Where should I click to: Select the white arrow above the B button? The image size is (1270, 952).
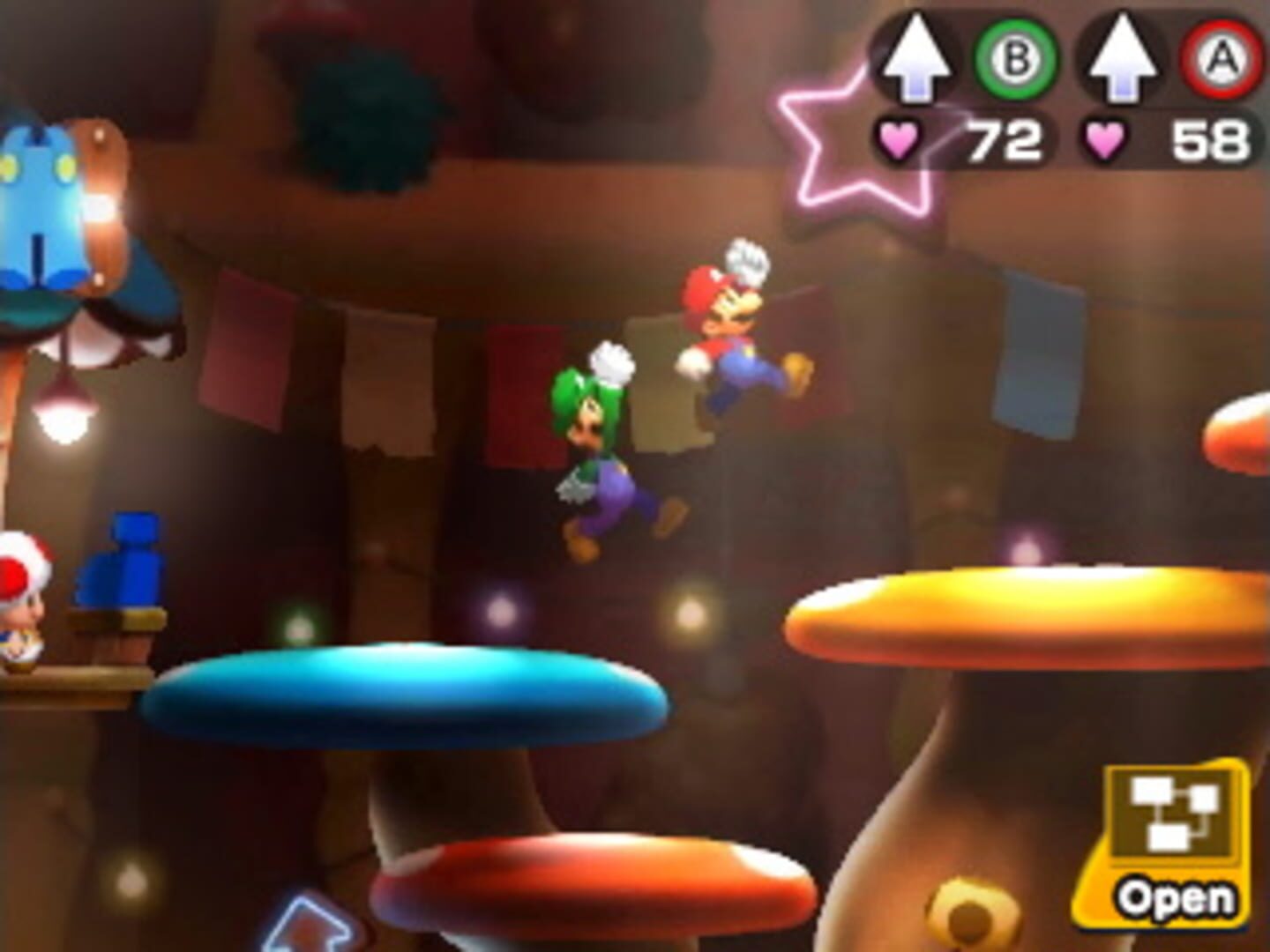tap(921, 58)
